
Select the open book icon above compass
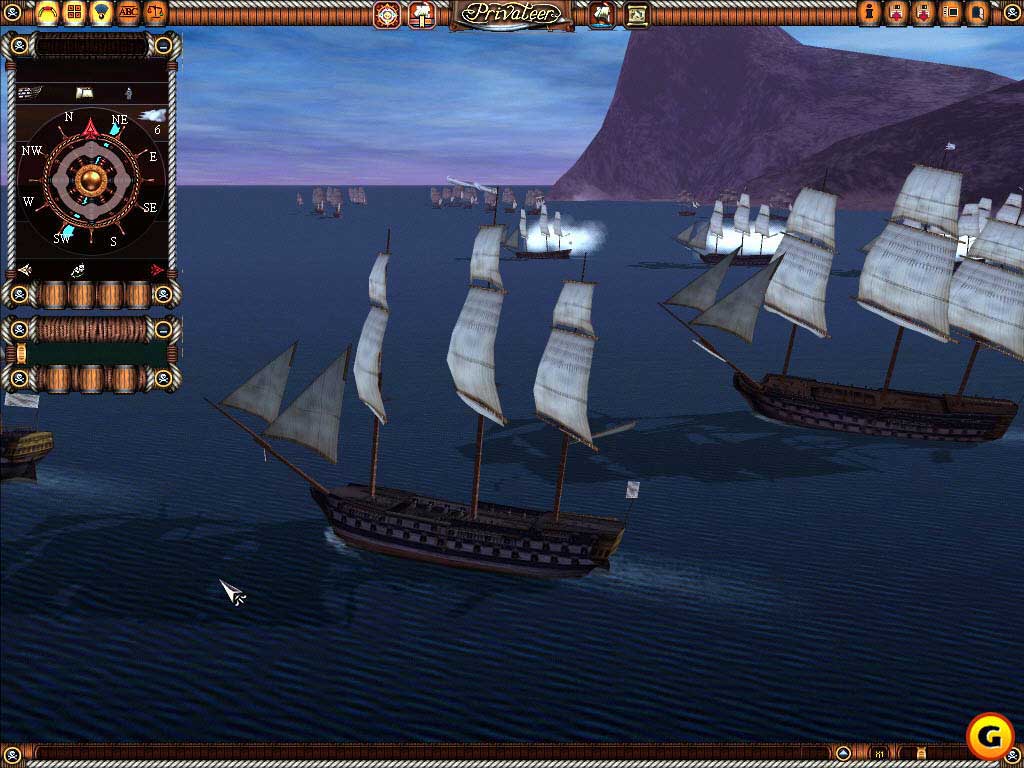pyautogui.click(x=84, y=93)
